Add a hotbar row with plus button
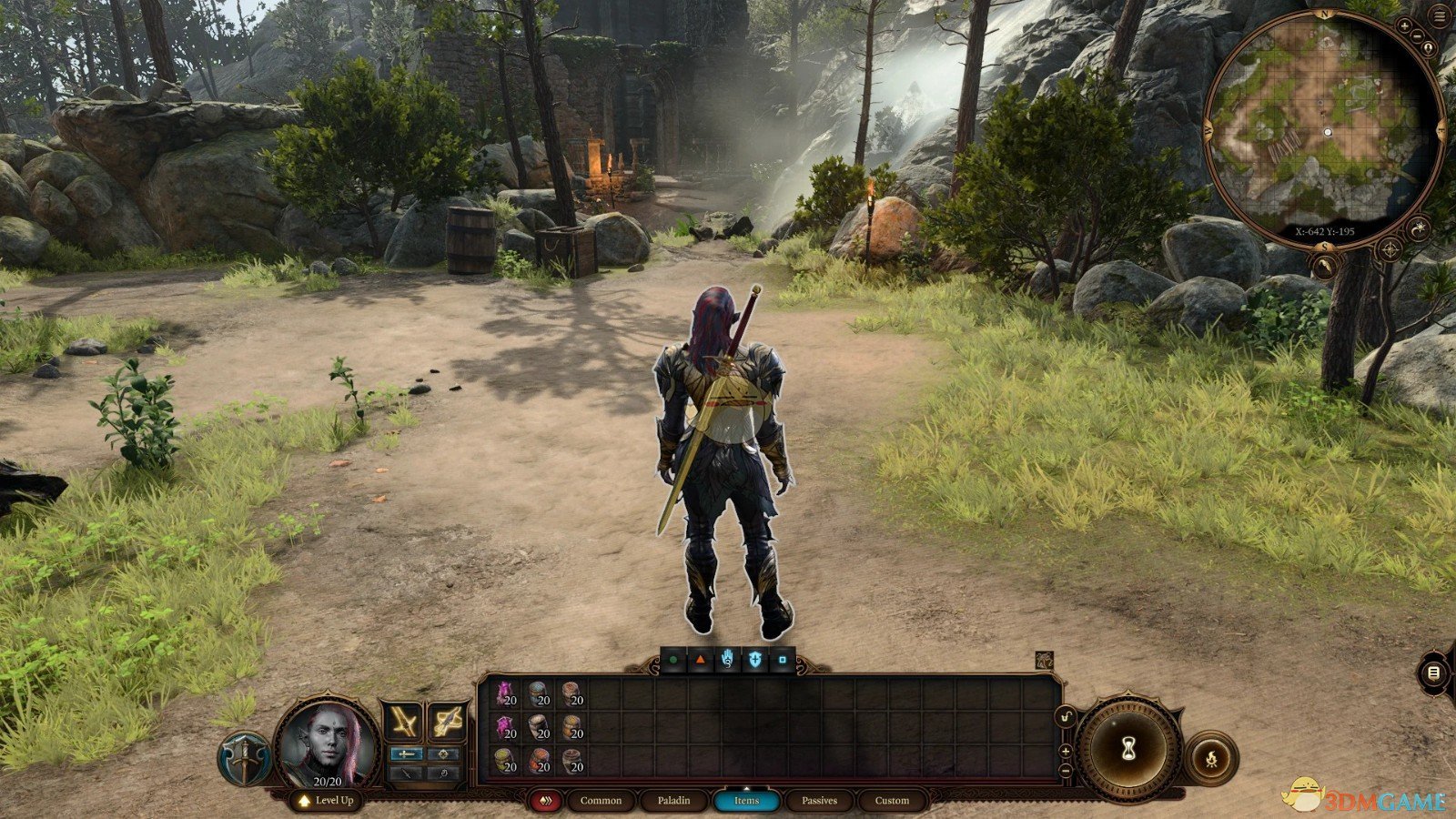1456x819 pixels. [1066, 751]
